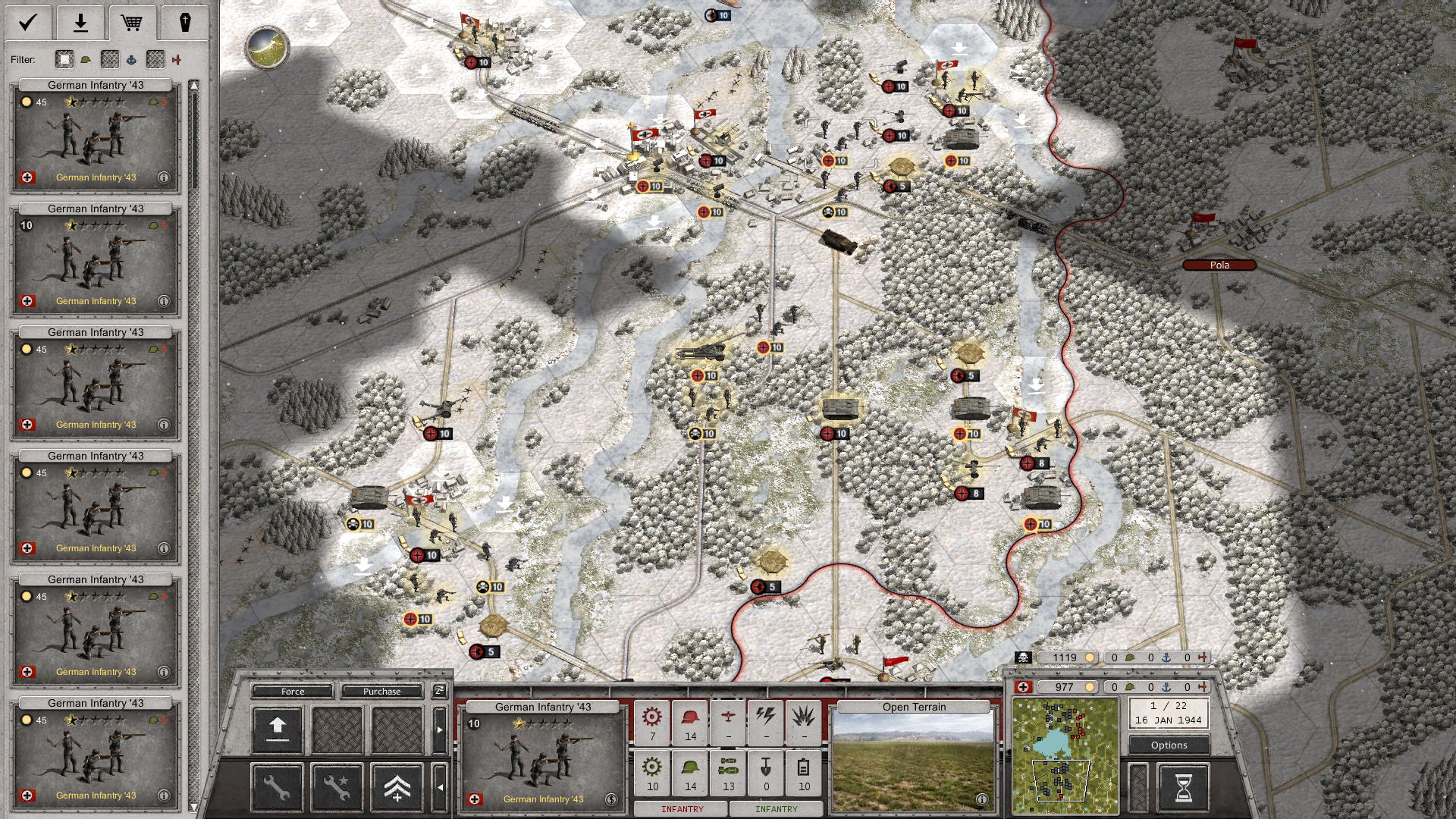
Task: Open the Purchase tab
Action: (x=382, y=692)
